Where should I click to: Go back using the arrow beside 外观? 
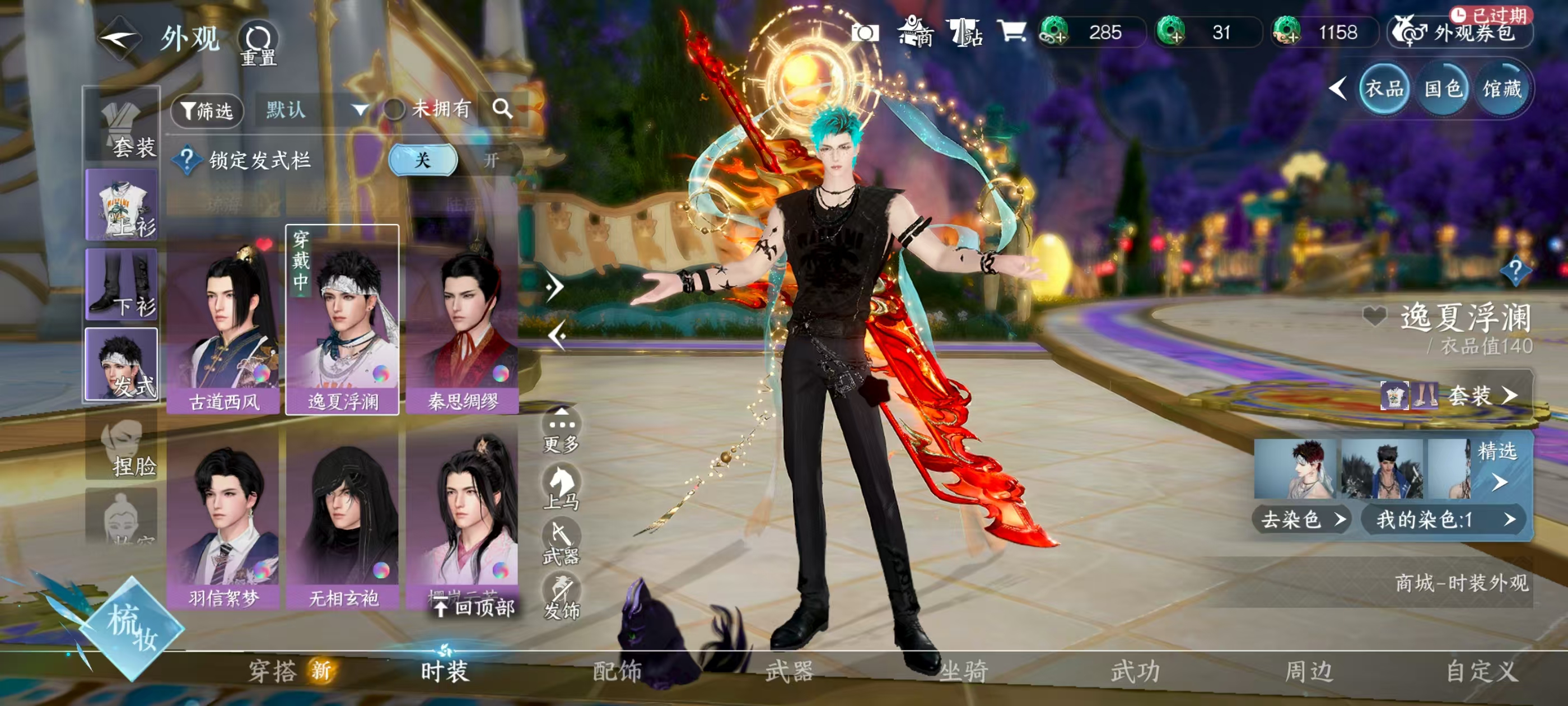[x=119, y=40]
